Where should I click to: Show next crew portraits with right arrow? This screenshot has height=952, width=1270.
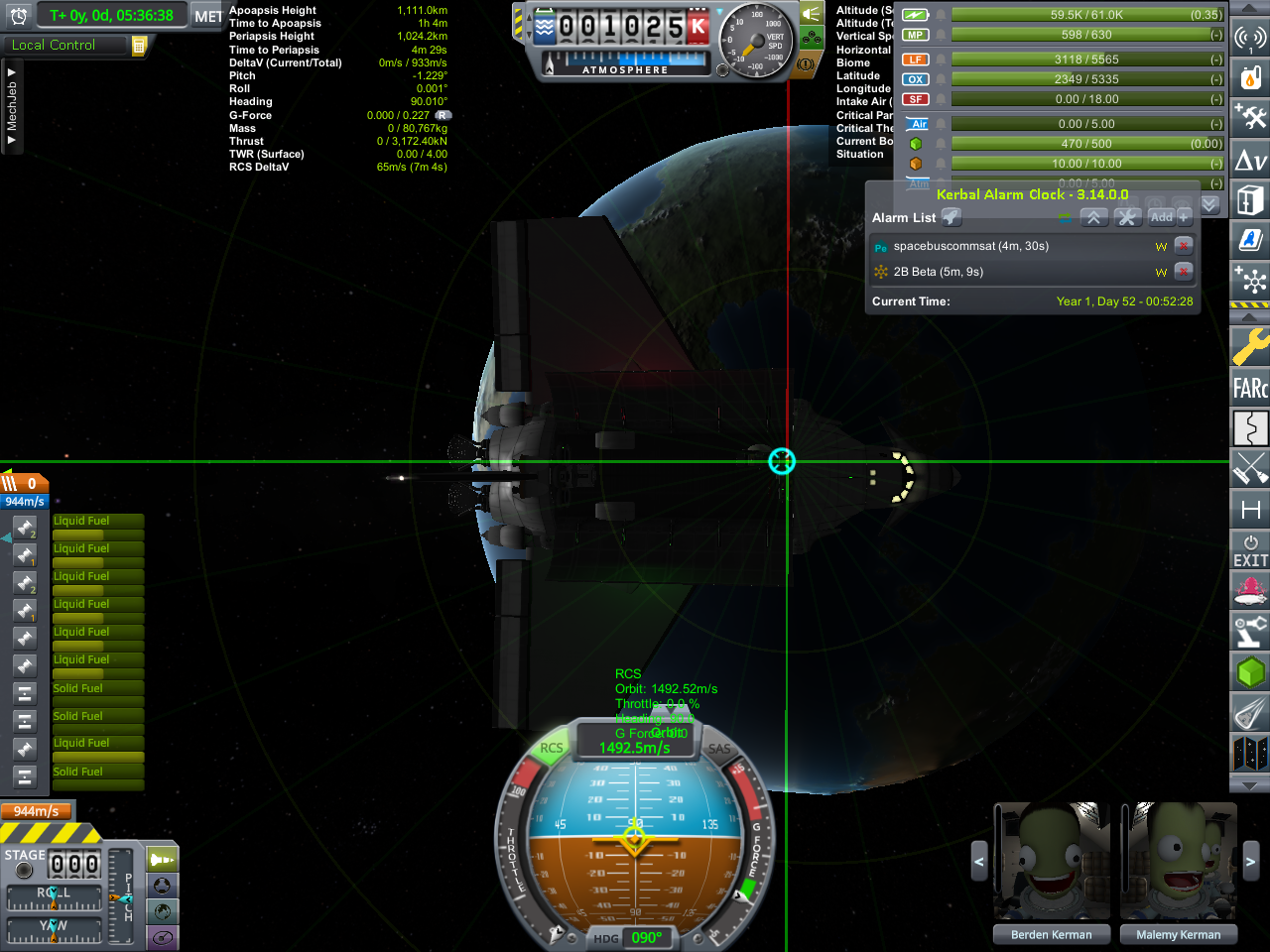(x=1250, y=862)
